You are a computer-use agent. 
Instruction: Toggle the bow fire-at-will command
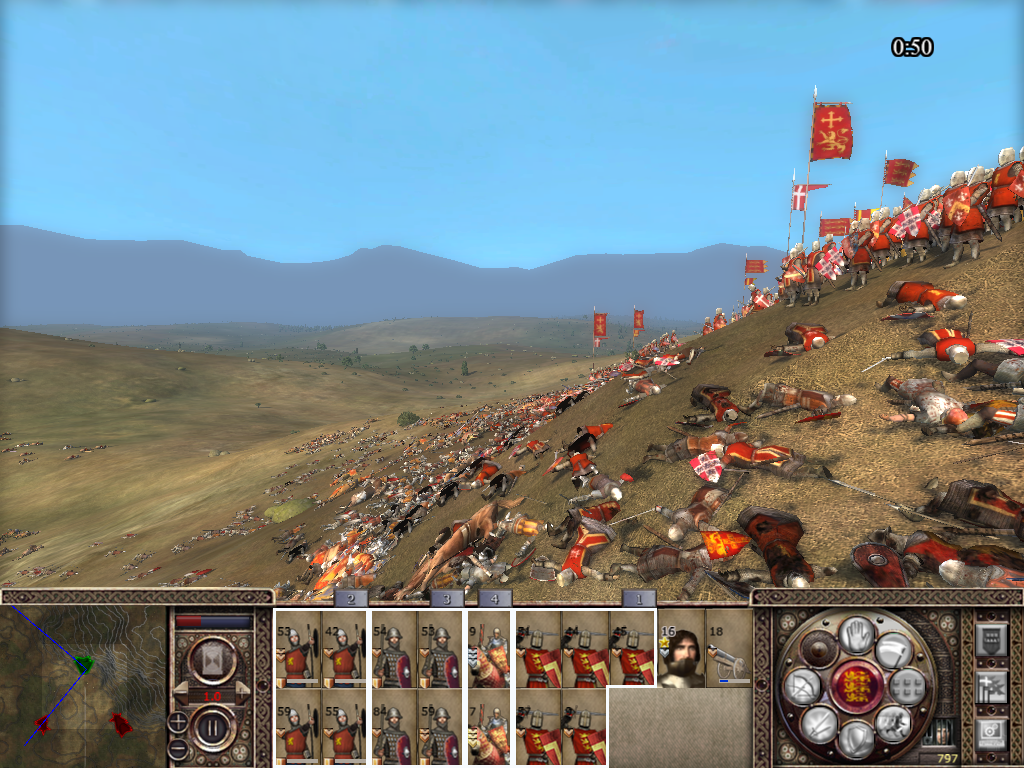[802, 686]
